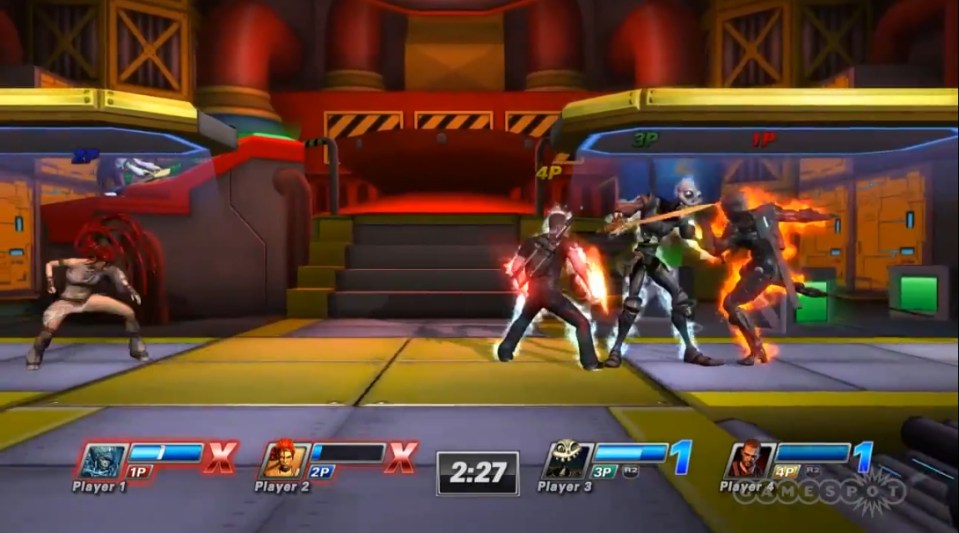Choose Player 3's skull-faced portrait
Screen dimensions: 959x533
(567, 459)
